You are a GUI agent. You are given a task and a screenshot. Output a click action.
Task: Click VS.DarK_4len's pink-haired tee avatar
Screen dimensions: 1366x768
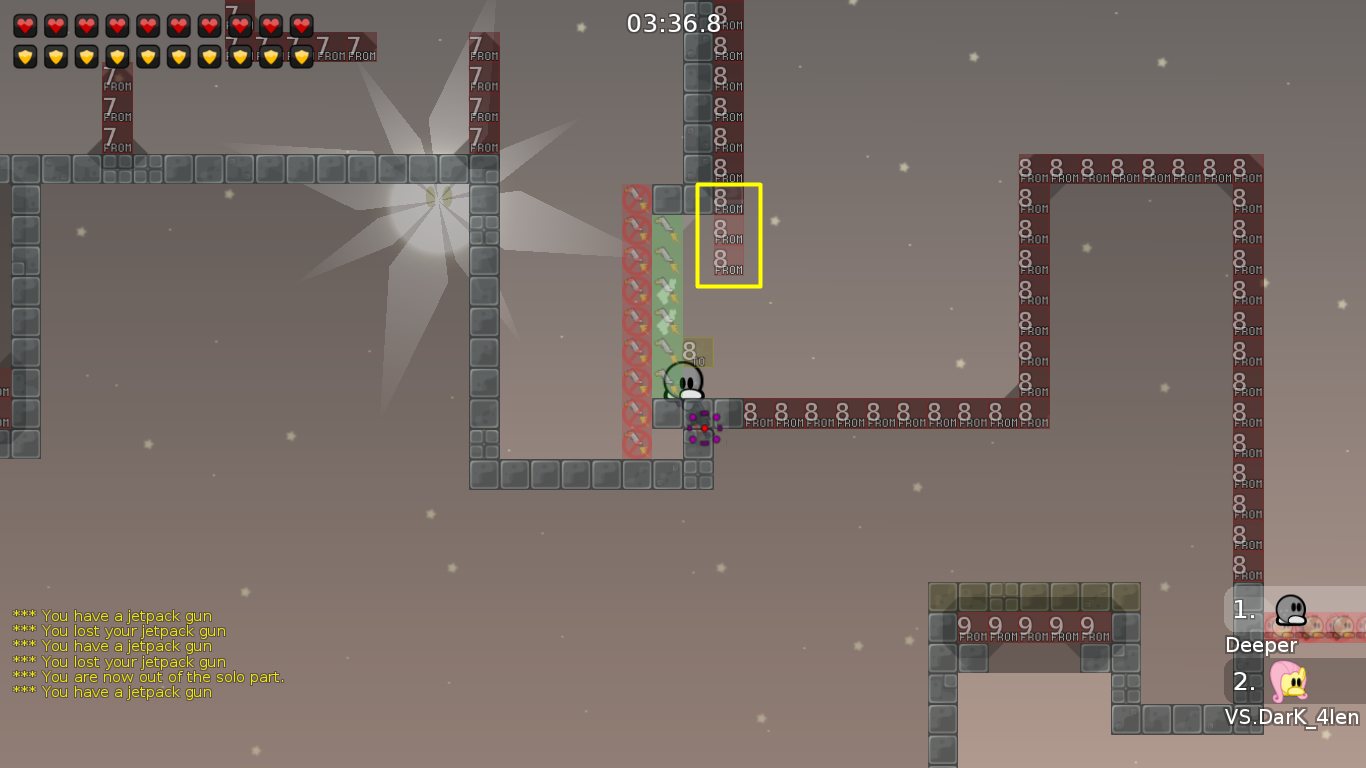click(x=1288, y=683)
